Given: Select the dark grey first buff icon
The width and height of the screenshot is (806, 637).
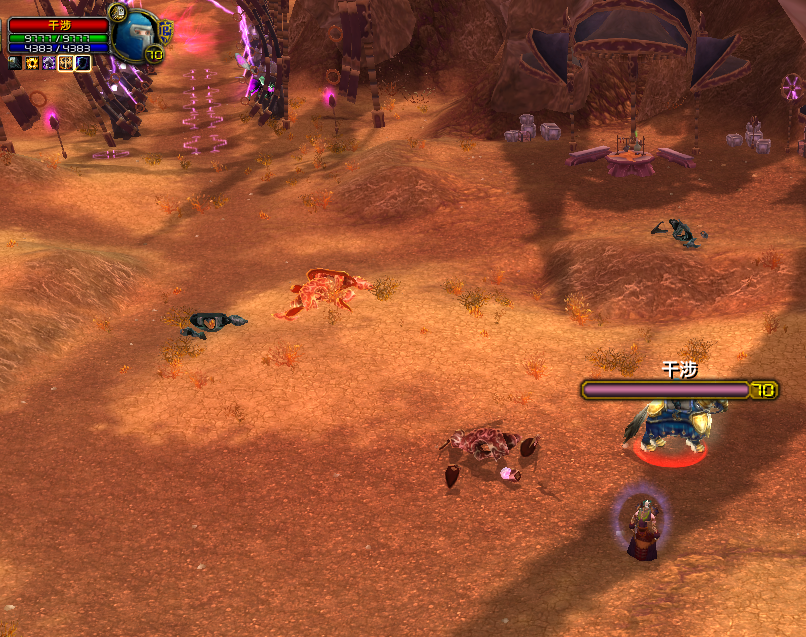Looking at the screenshot, I should coord(15,63).
